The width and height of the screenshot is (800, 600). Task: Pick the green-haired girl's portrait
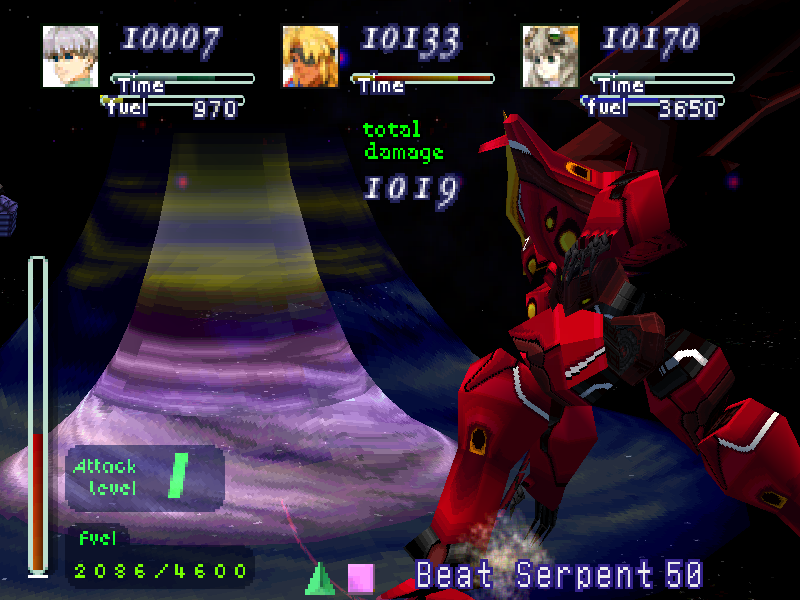tap(550, 56)
